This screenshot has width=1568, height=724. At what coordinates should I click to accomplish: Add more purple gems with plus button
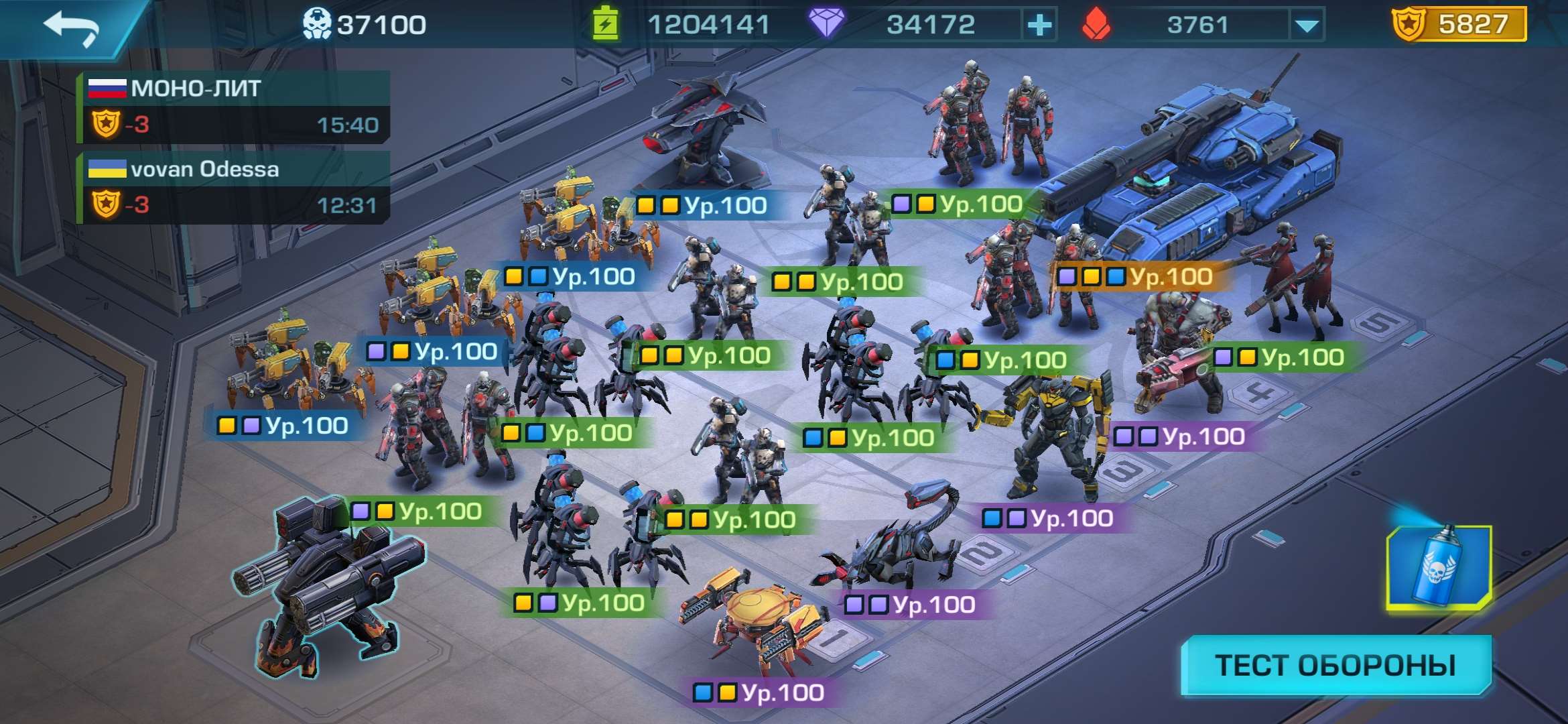(1039, 25)
